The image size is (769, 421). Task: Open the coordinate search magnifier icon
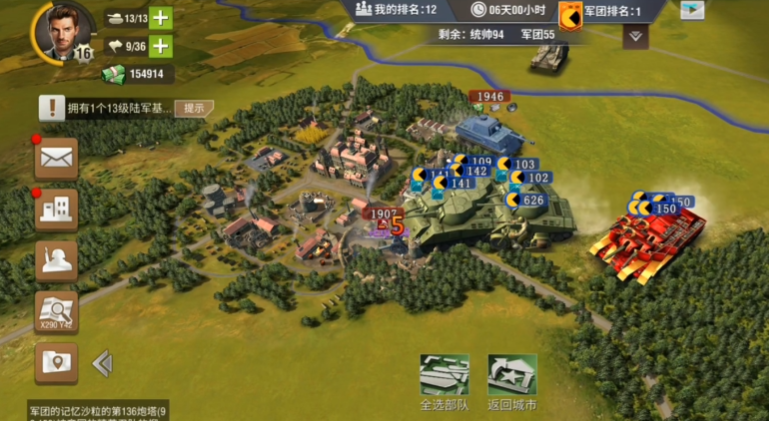pyautogui.click(x=56, y=311)
